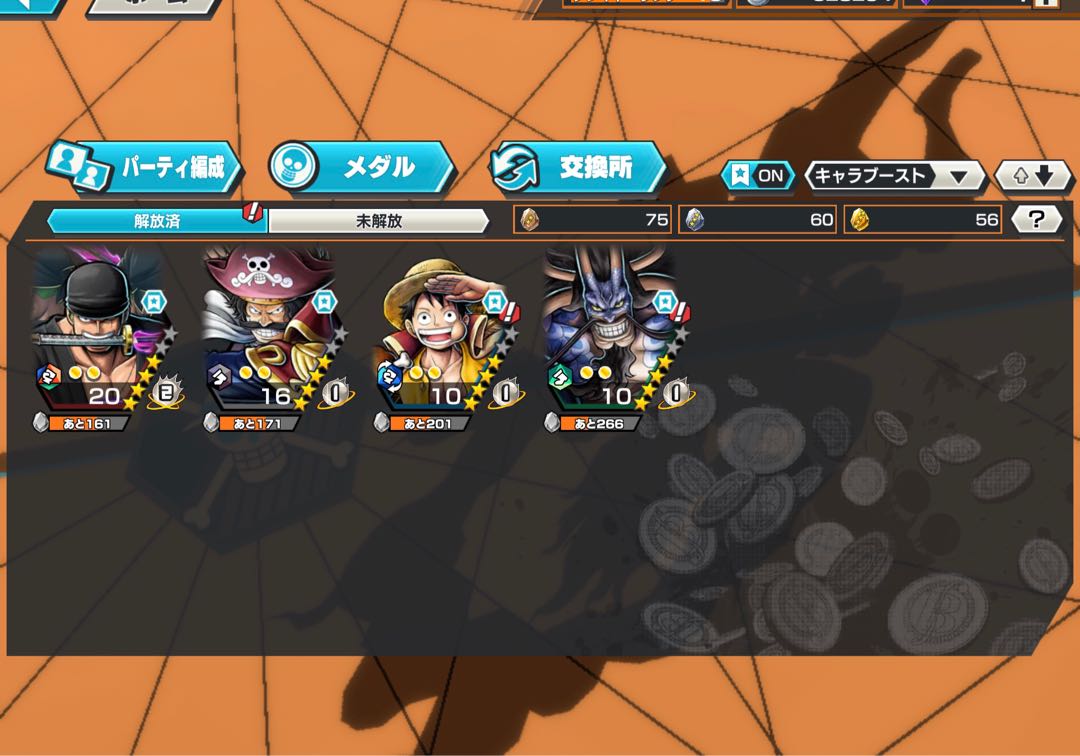Screen dimensions: 1080x756
Task: Reverse the sort order with arrows button
Action: click(1033, 176)
